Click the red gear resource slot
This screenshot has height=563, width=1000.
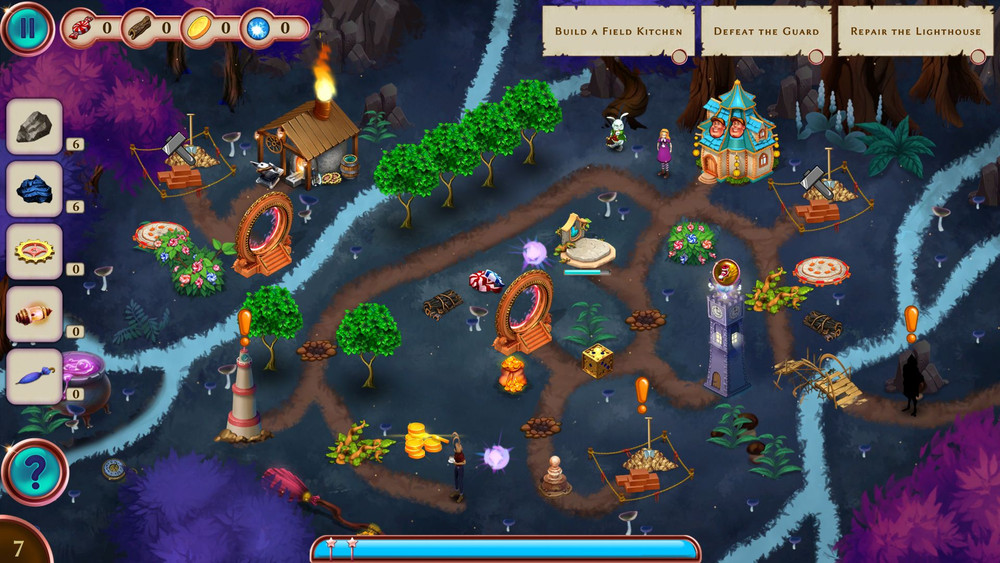point(35,251)
